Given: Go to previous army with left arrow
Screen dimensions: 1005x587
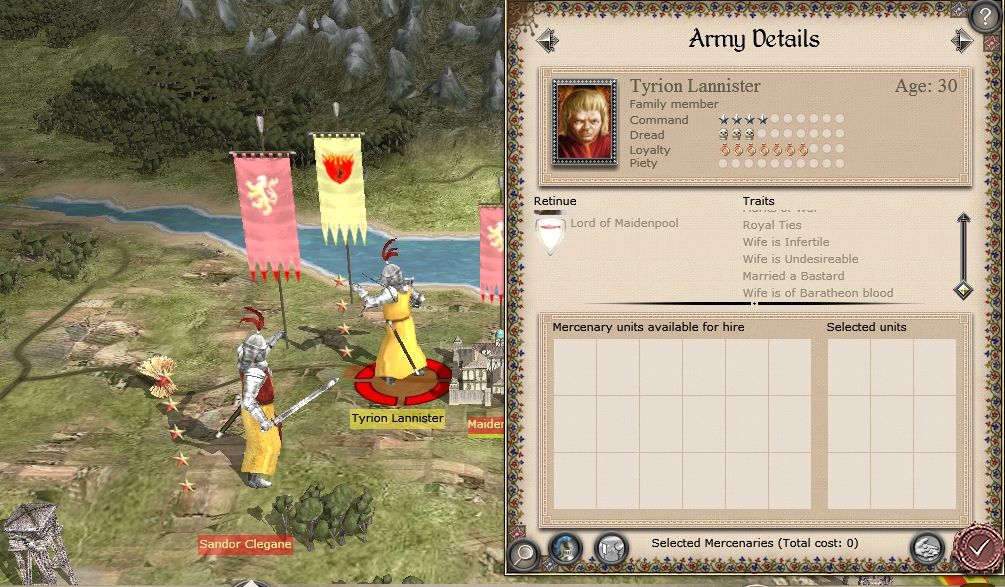Looking at the screenshot, I should pyautogui.click(x=547, y=40).
